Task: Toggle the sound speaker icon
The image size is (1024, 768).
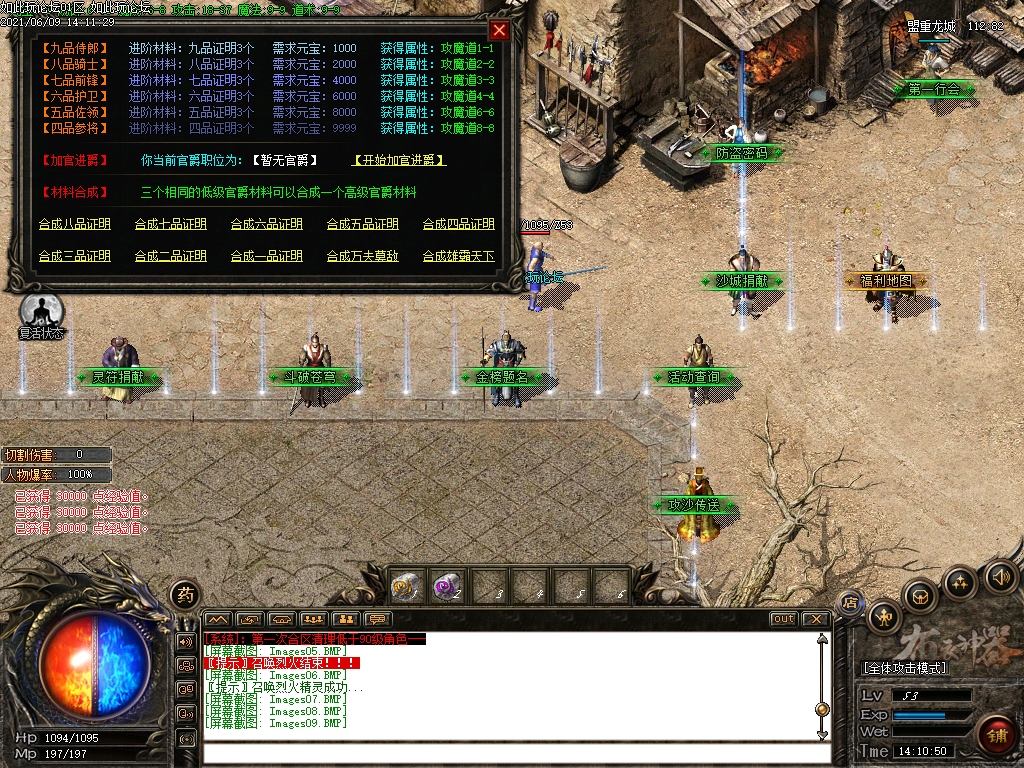Action: click(x=1000, y=577)
